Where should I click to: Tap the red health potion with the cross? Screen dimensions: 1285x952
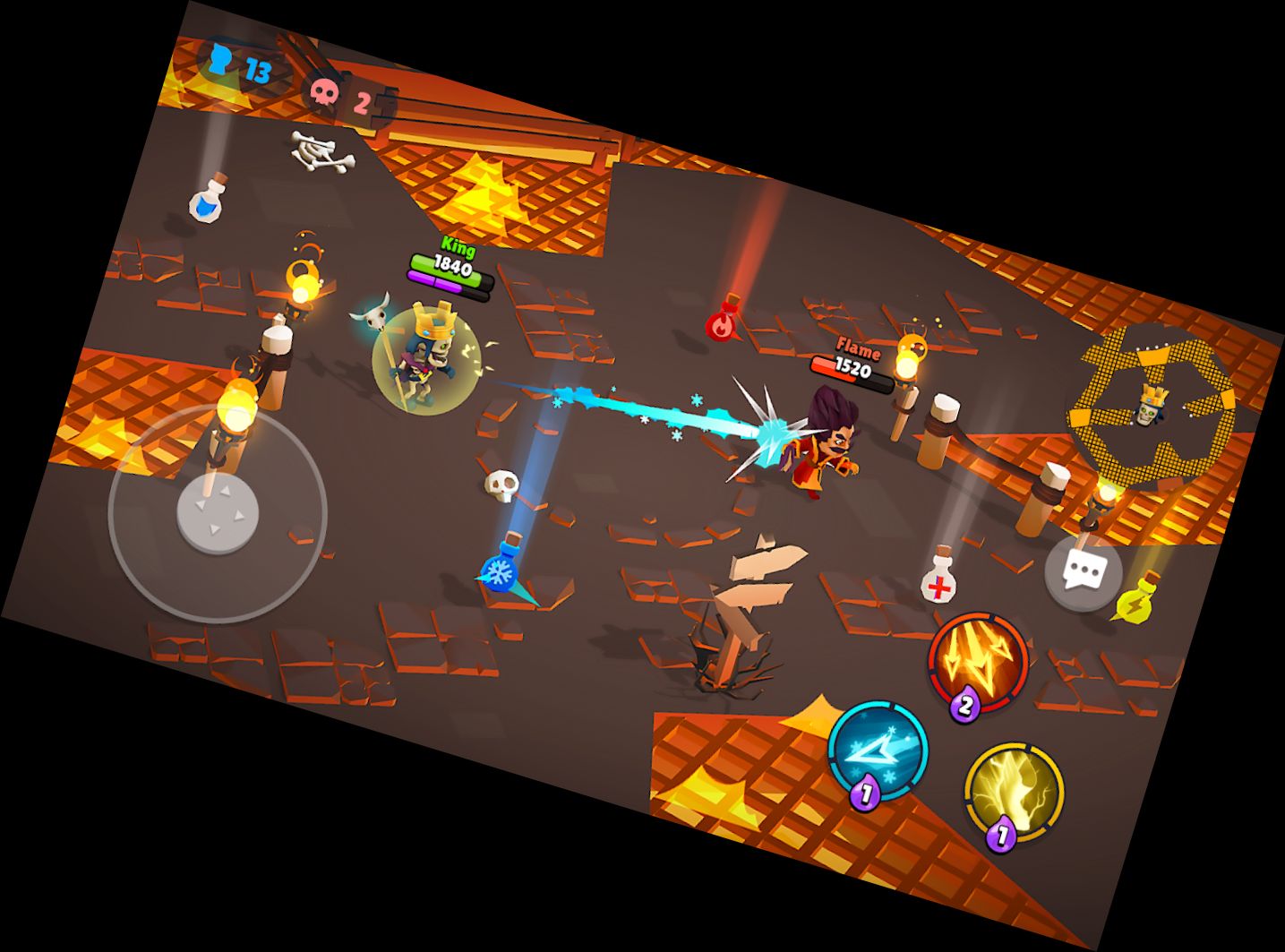click(938, 584)
